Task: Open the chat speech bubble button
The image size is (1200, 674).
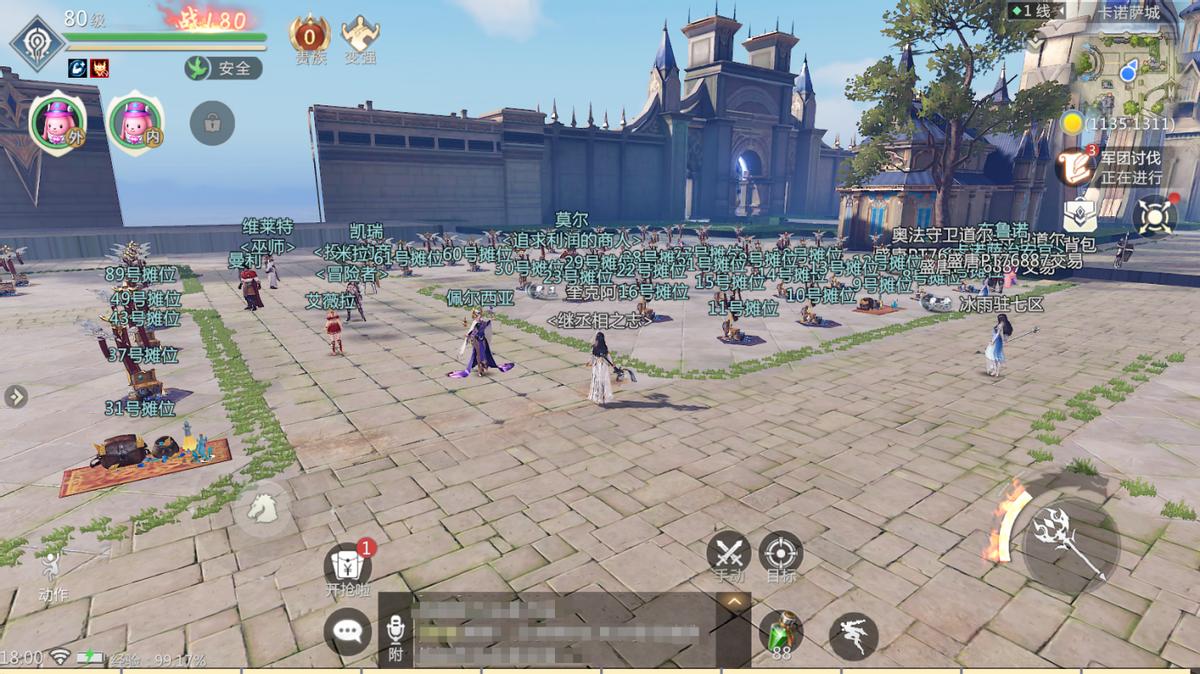Action: pos(347,631)
